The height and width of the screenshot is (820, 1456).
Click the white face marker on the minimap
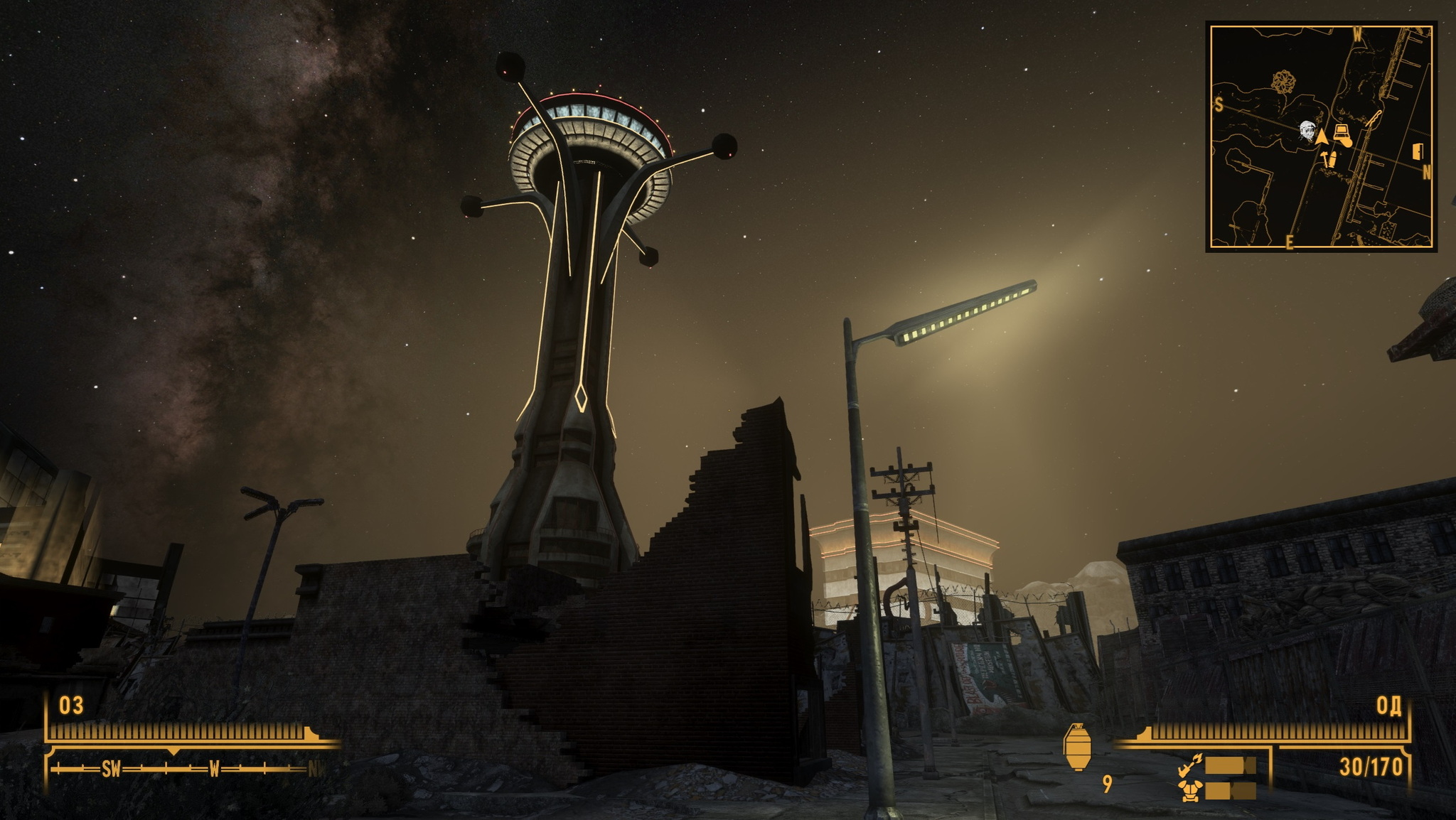(x=1307, y=132)
